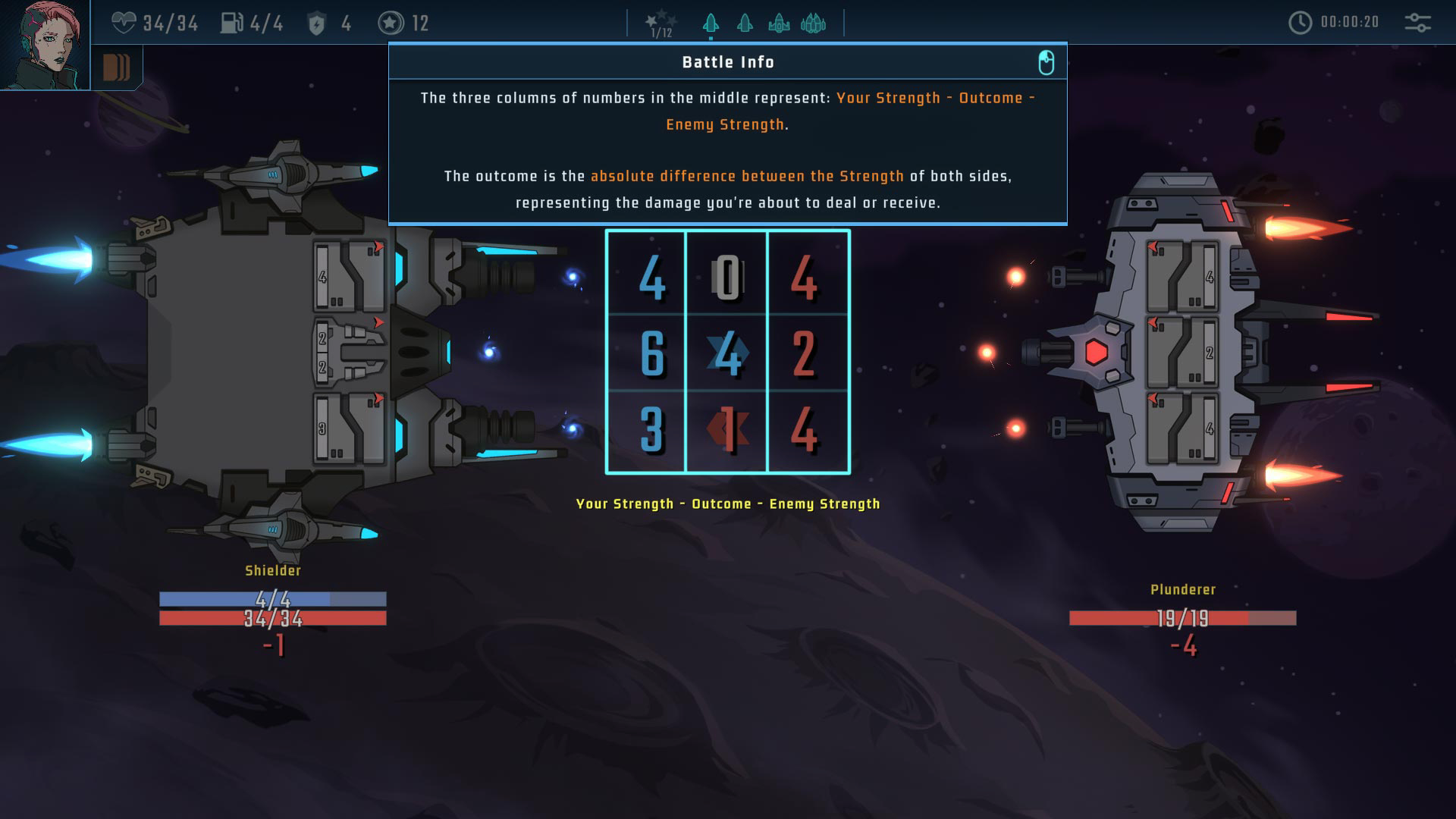Open the settings sliders menu

[1417, 23]
